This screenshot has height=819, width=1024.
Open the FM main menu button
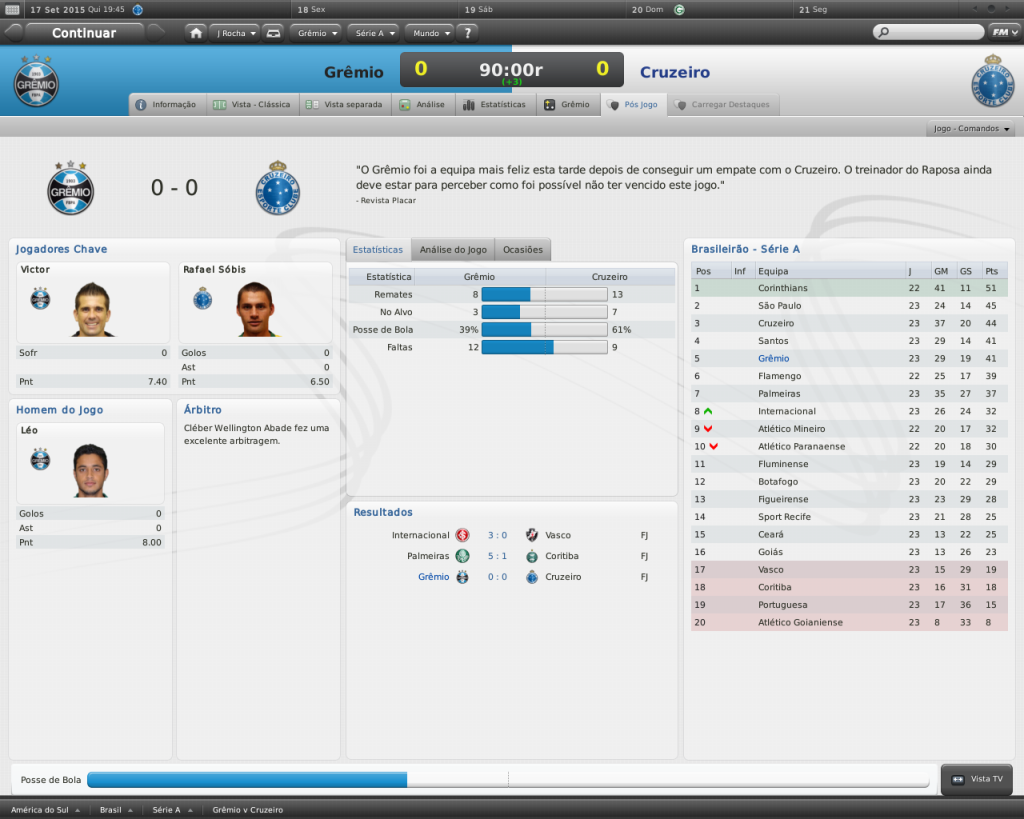click(1002, 32)
